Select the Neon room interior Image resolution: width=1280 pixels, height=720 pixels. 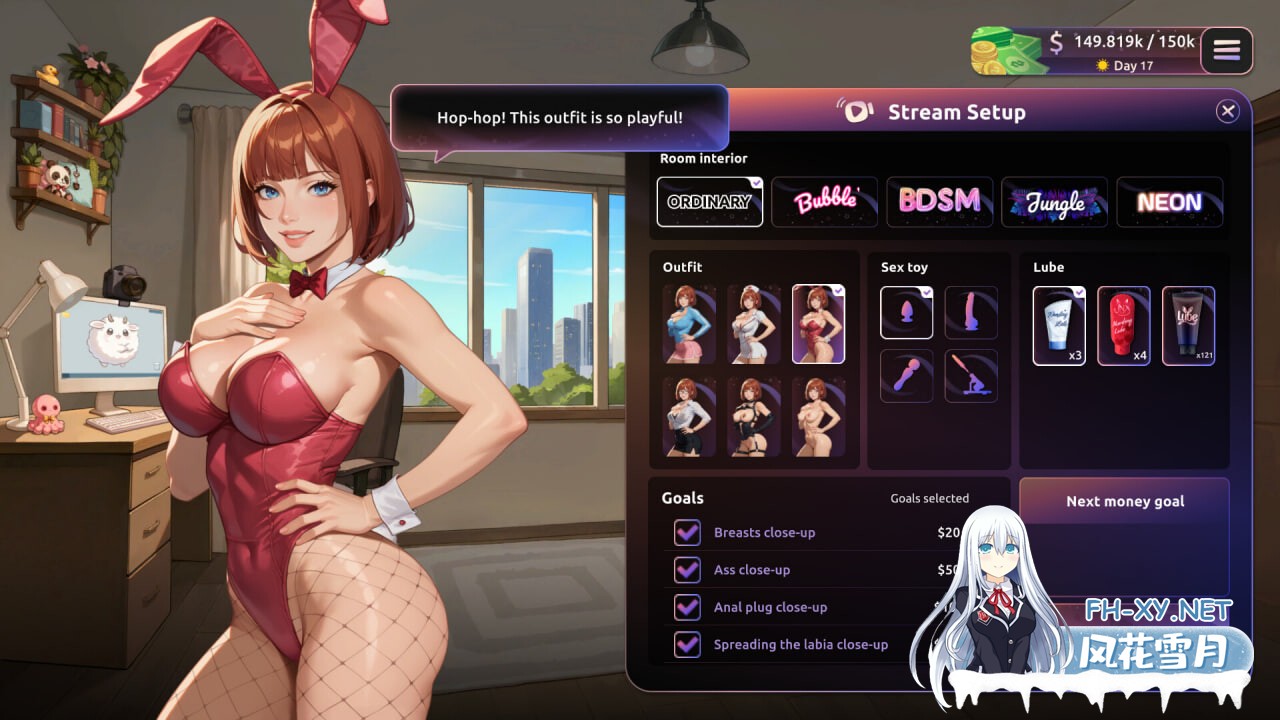click(x=1169, y=202)
